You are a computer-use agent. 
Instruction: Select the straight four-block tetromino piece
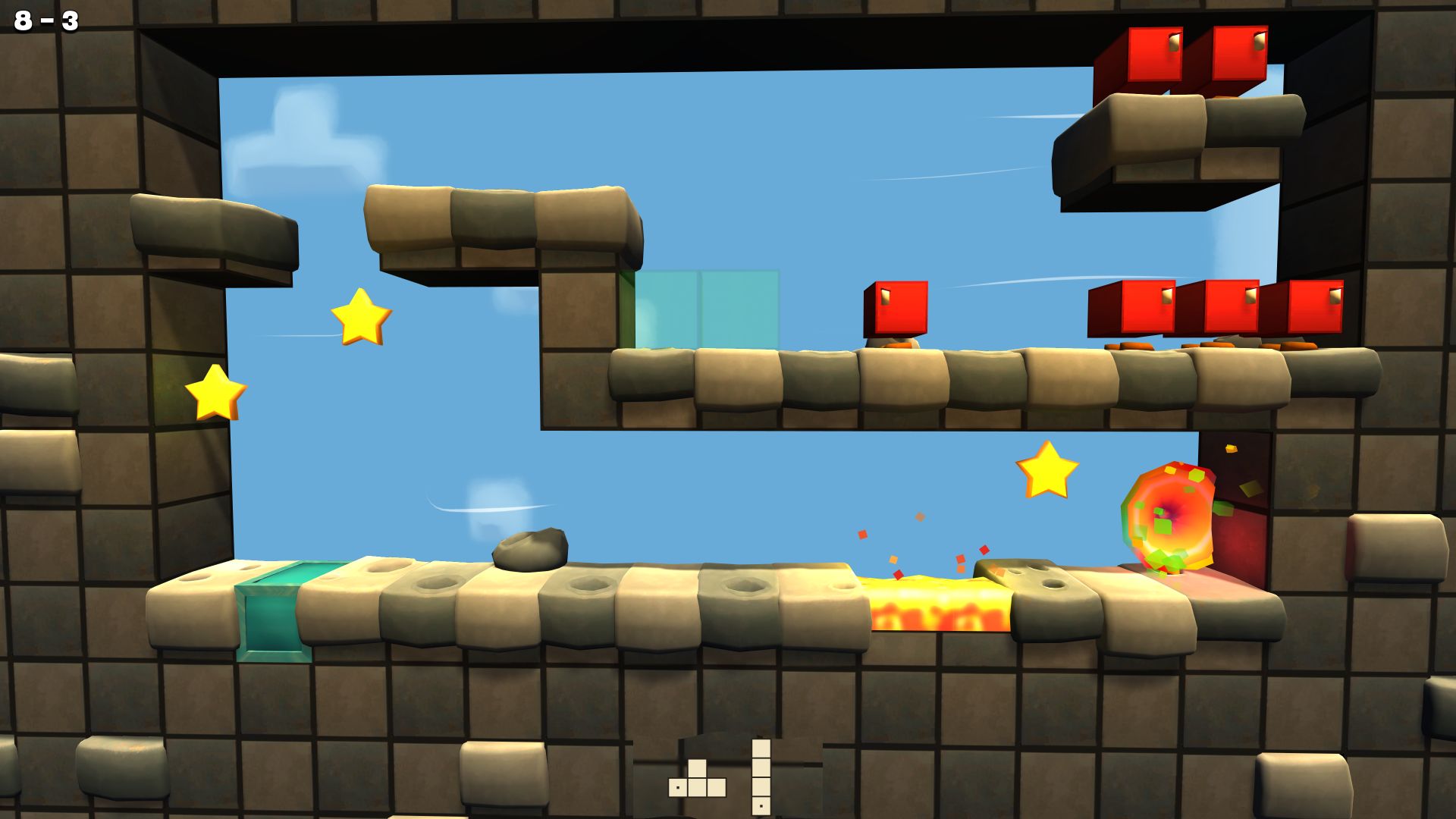coord(761,777)
